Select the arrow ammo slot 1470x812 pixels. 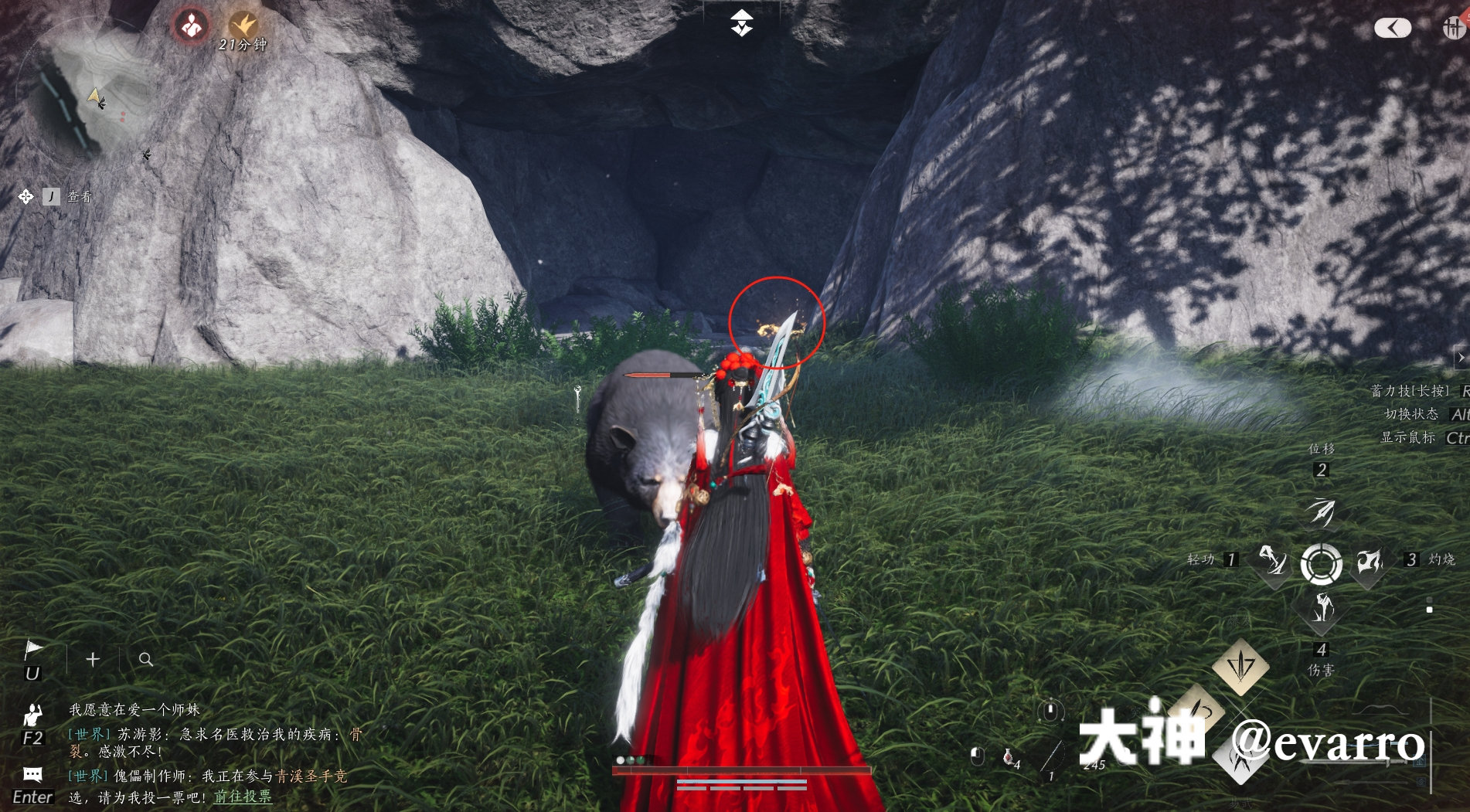coord(1053,756)
